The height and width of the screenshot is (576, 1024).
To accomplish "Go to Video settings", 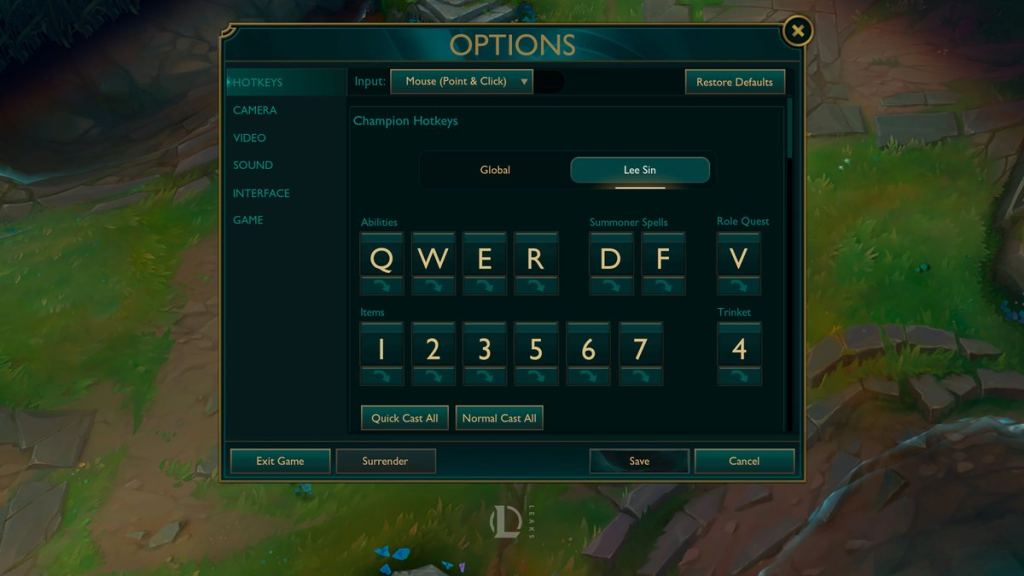I will tap(249, 138).
